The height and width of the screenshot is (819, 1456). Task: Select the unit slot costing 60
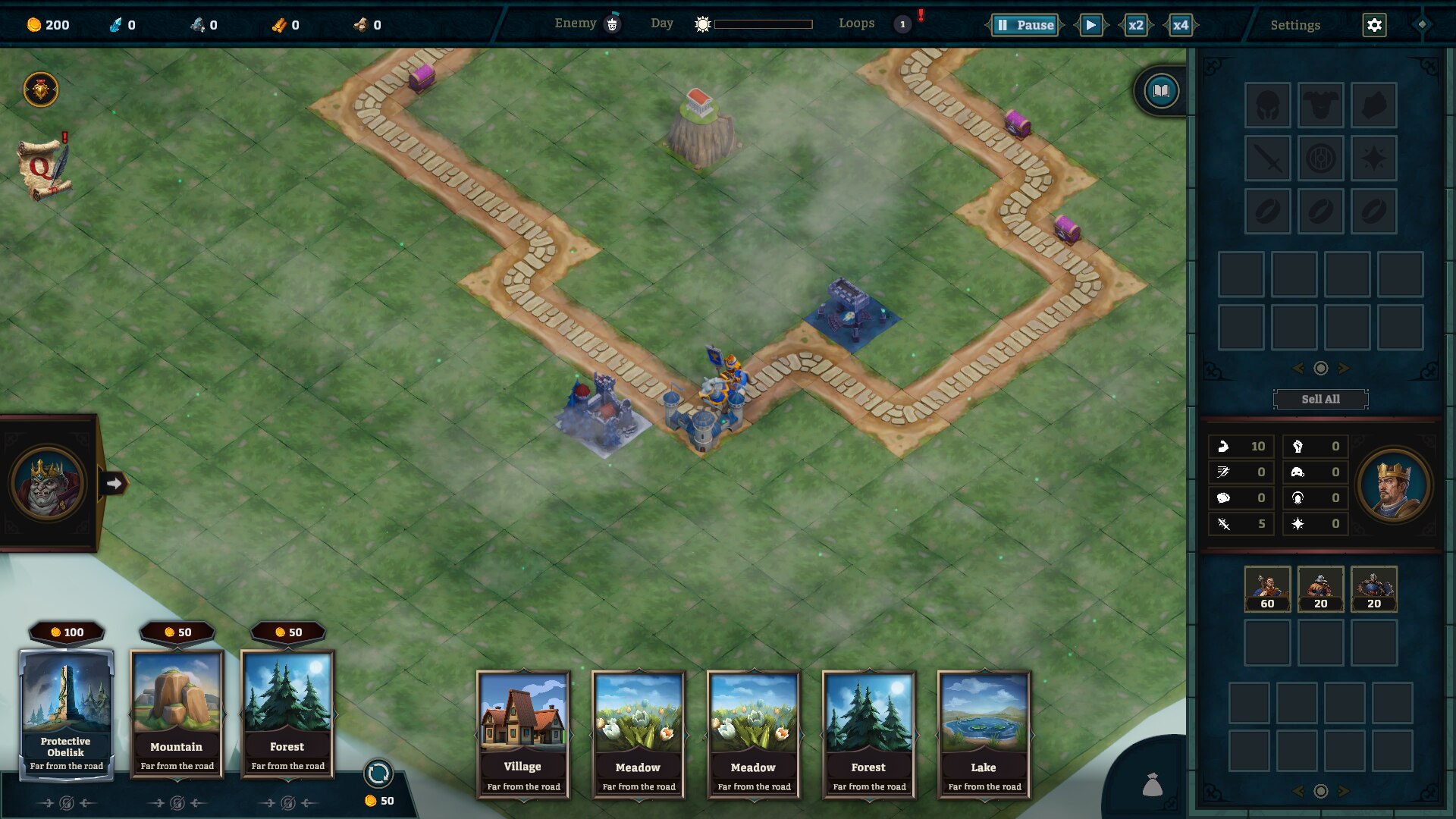1267,588
